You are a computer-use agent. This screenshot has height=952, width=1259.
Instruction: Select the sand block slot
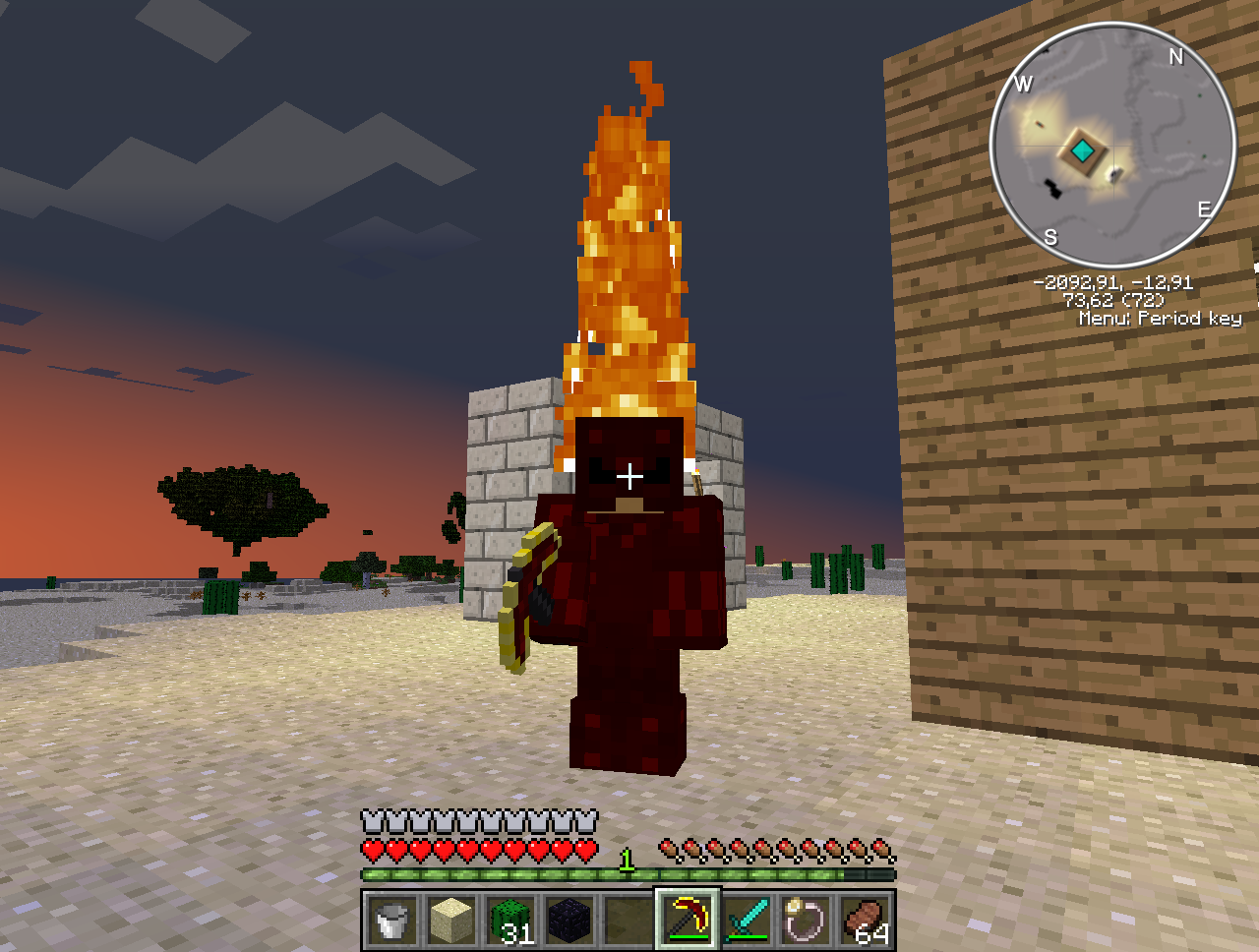pyautogui.click(x=451, y=921)
